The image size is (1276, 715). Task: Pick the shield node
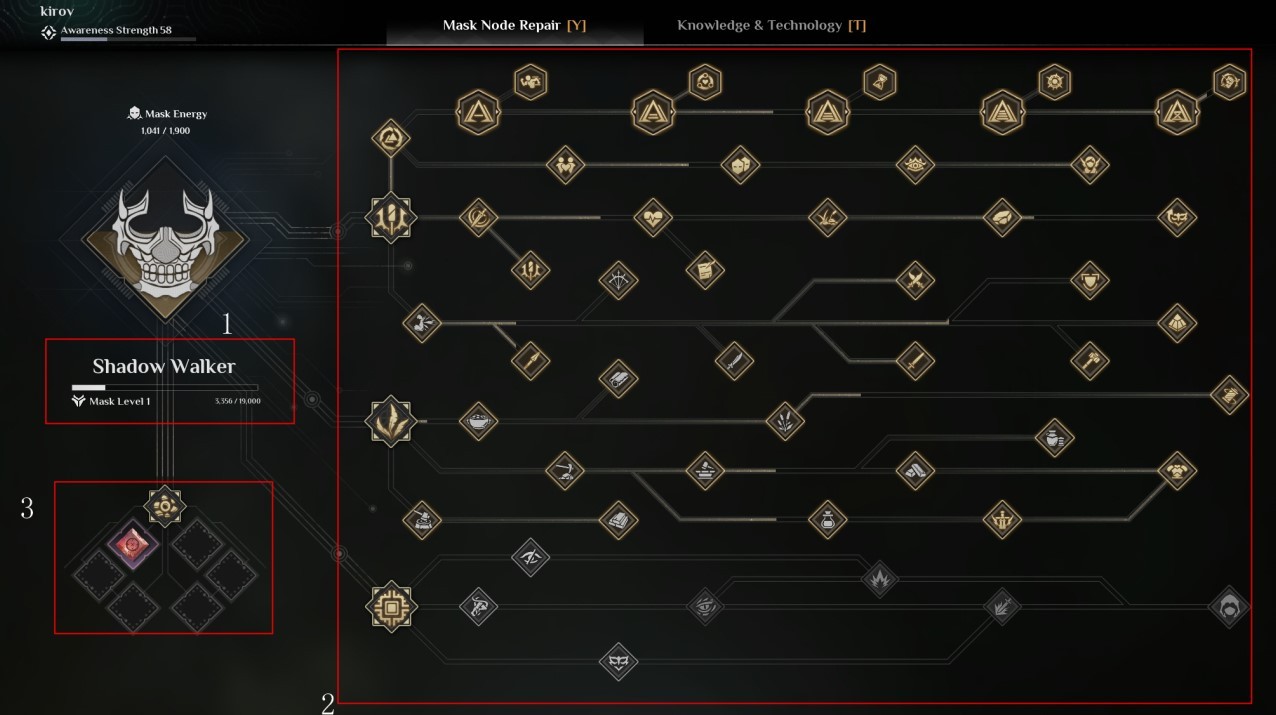pyautogui.click(x=1089, y=281)
